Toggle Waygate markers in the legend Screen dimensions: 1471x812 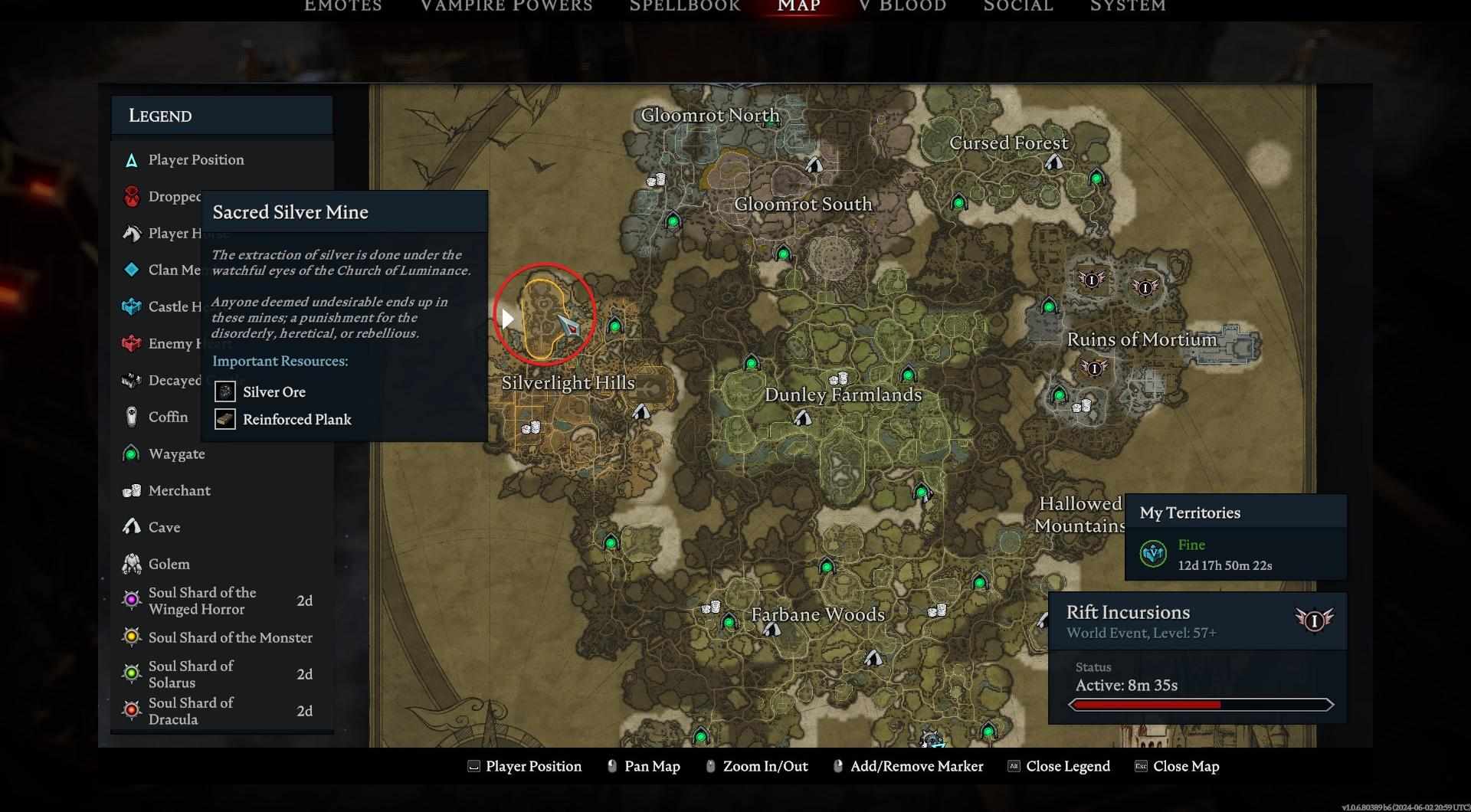[176, 453]
